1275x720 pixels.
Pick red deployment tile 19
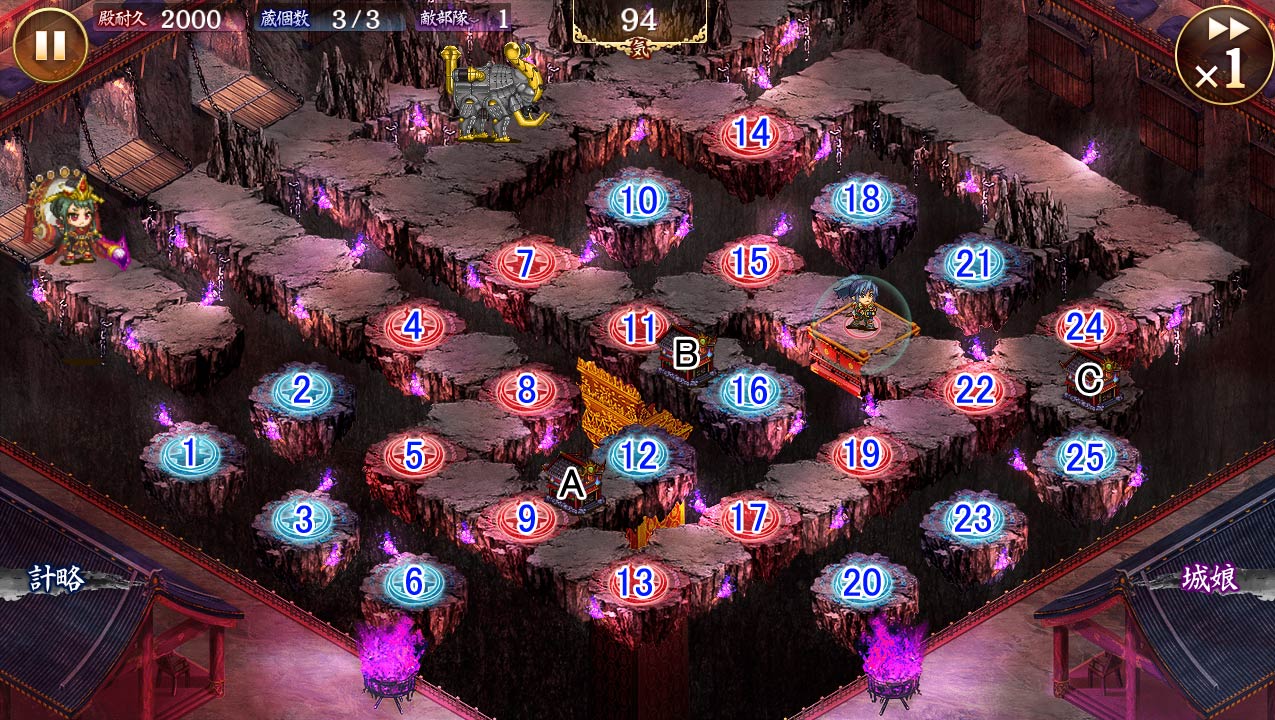pyautogui.click(x=861, y=455)
